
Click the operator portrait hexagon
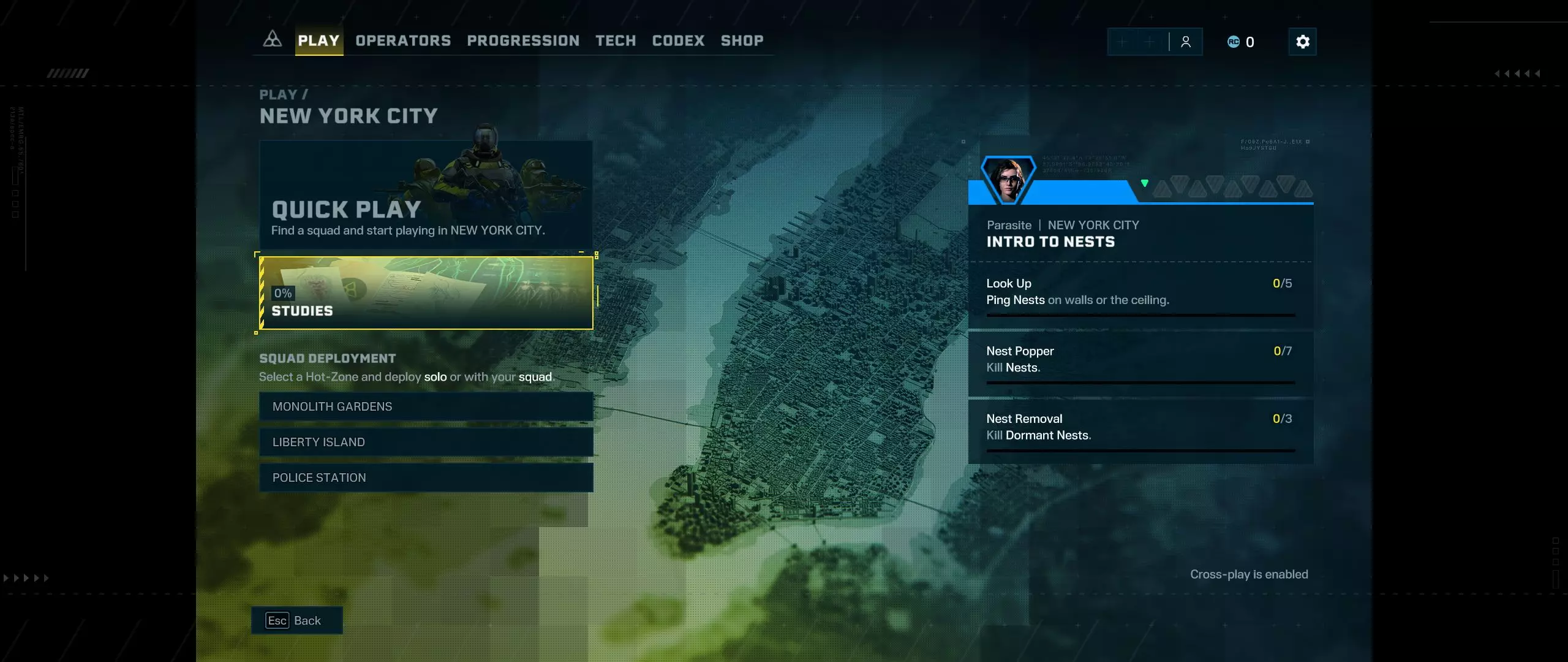[x=1008, y=180]
